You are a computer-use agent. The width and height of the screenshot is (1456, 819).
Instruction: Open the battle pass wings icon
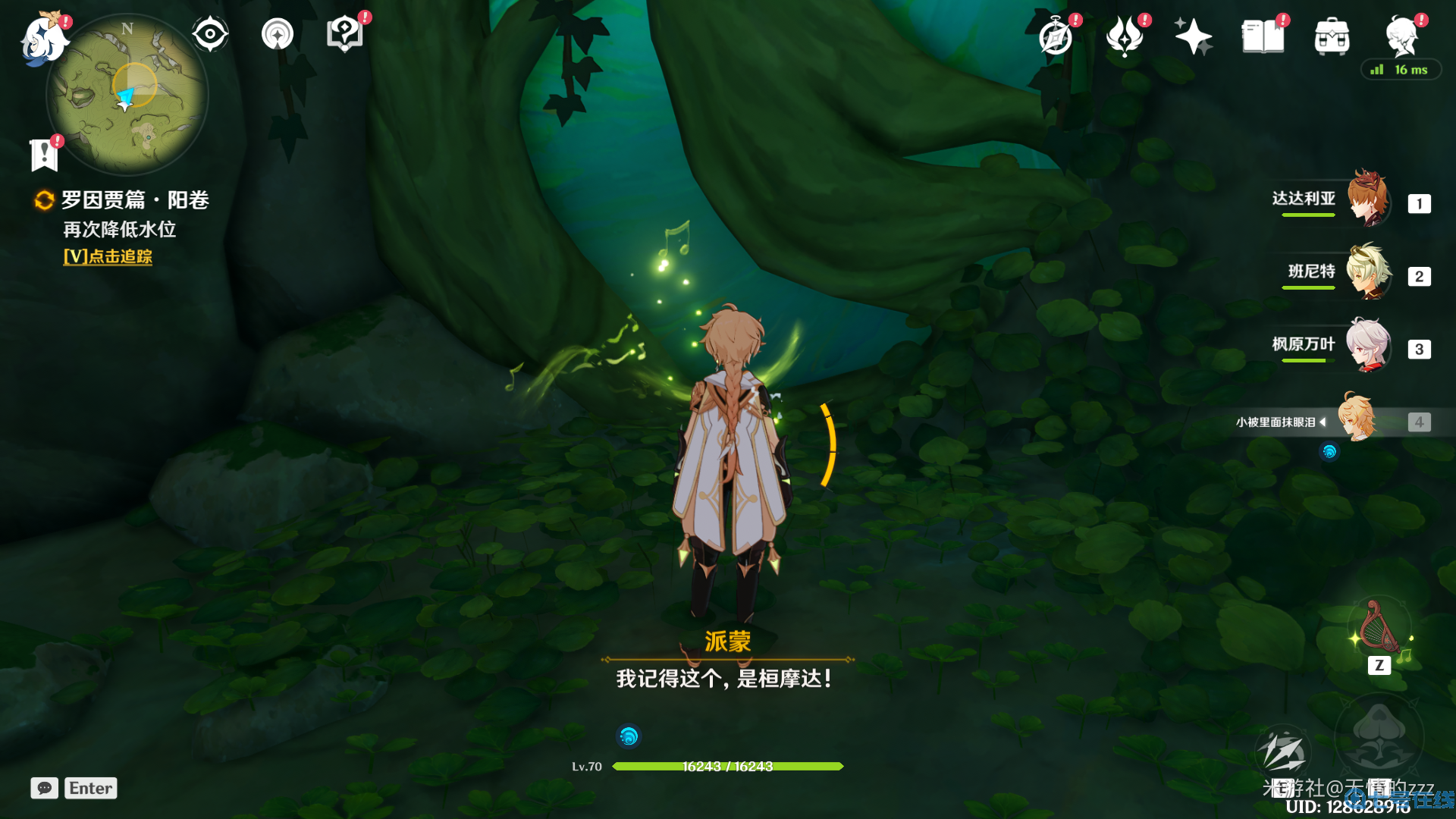[1124, 36]
